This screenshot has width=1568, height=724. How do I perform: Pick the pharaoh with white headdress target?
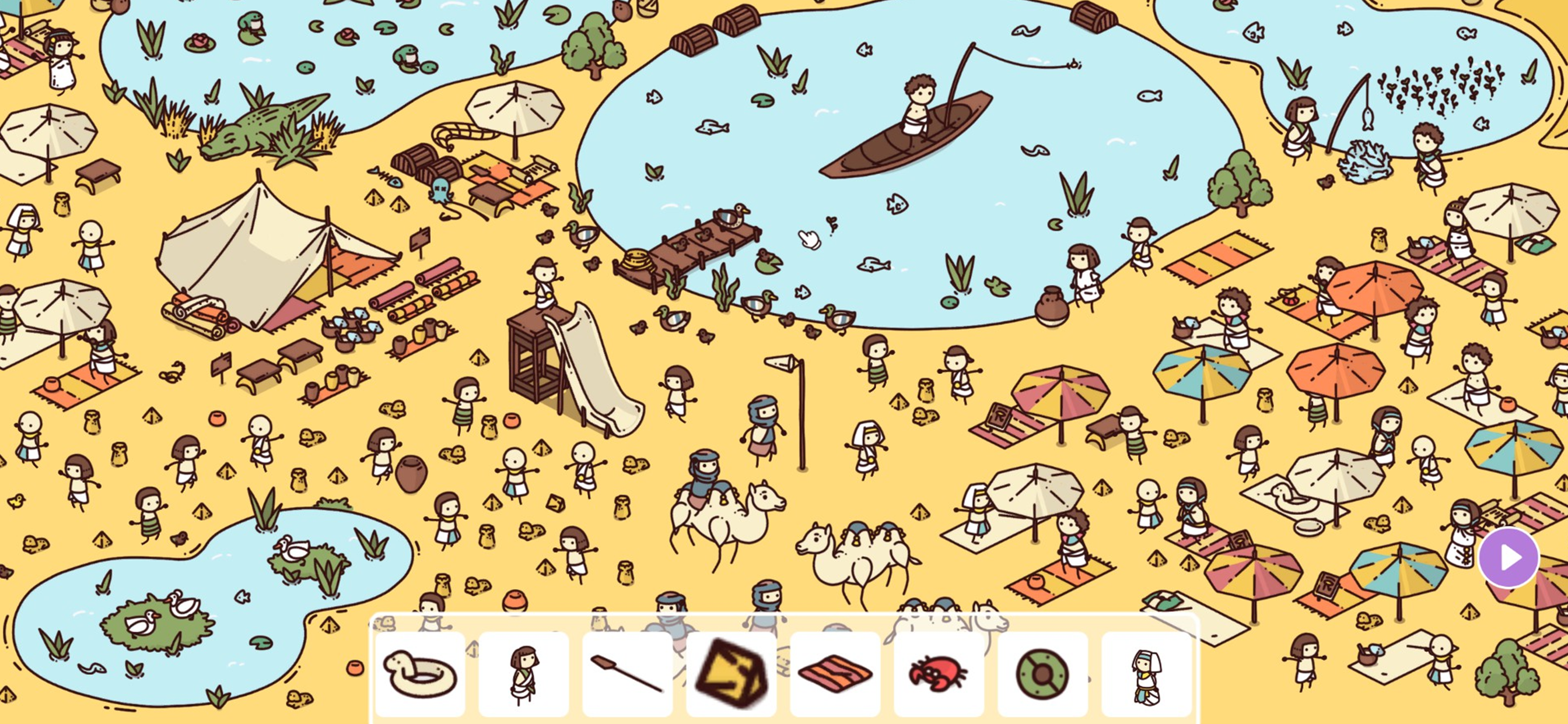coord(1146,673)
